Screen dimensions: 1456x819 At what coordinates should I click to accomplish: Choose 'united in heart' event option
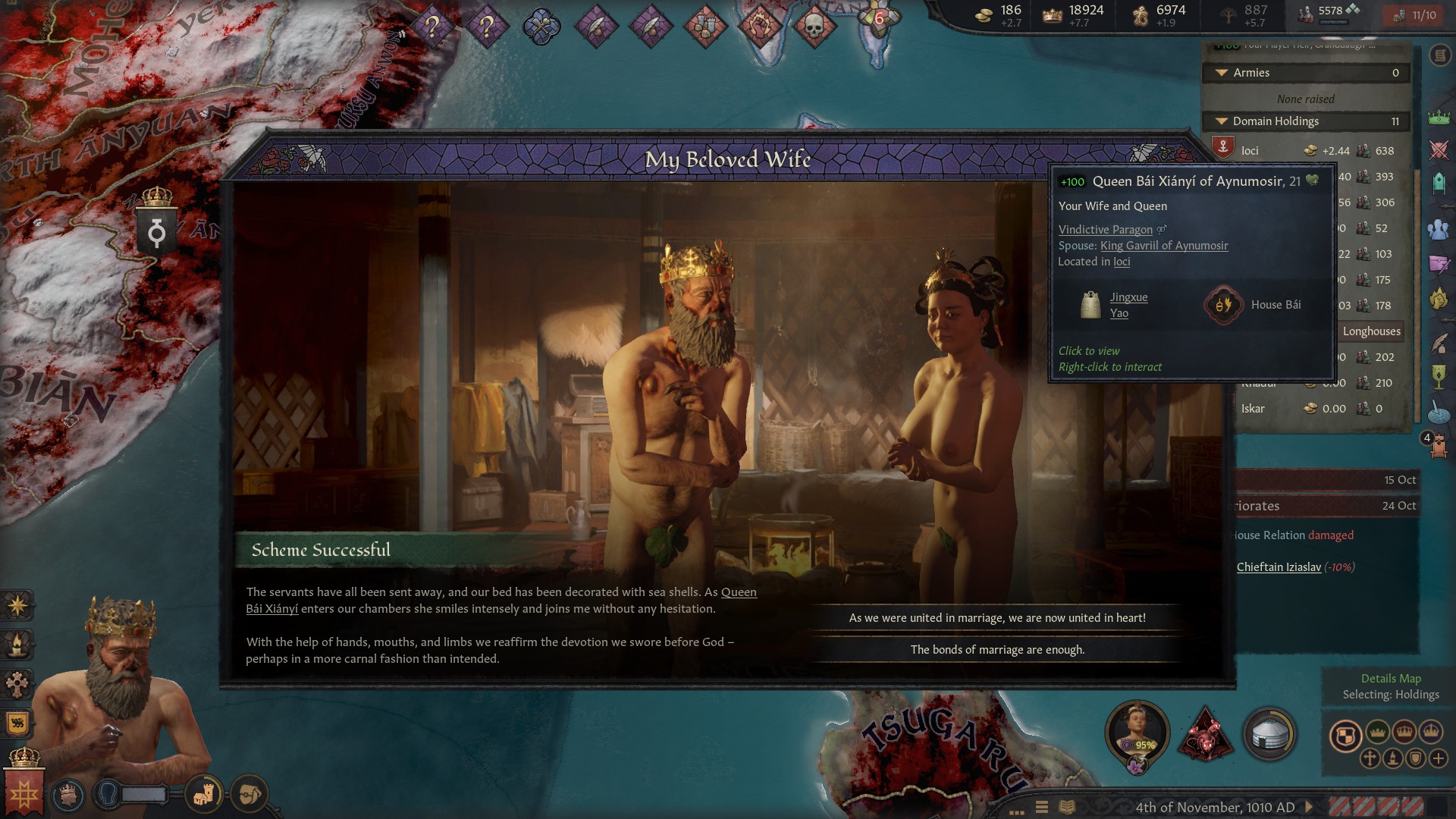click(x=996, y=618)
